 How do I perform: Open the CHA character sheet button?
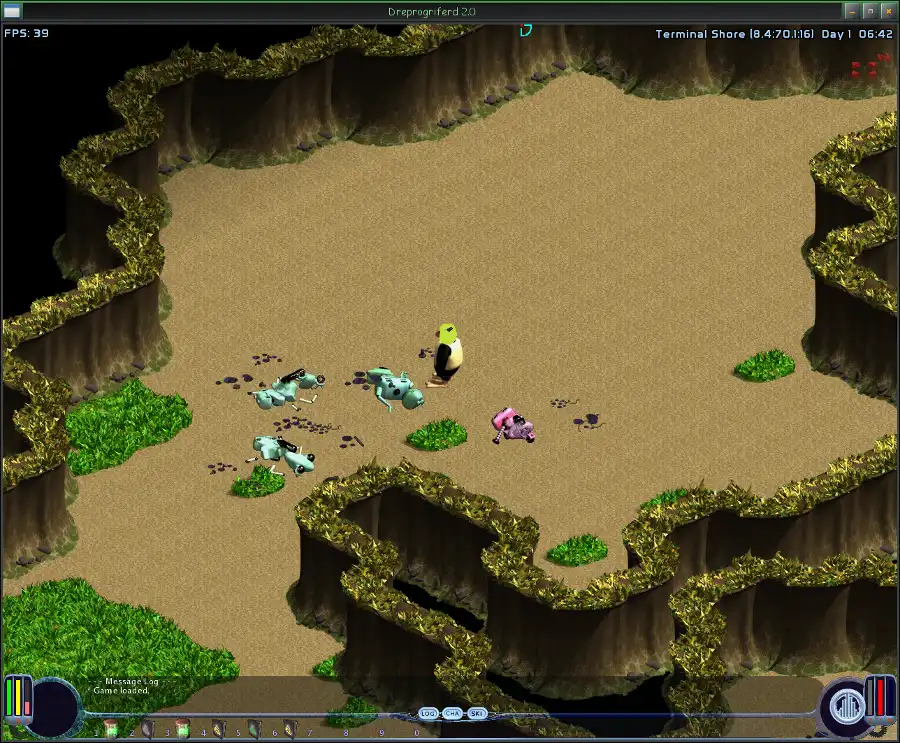[453, 713]
